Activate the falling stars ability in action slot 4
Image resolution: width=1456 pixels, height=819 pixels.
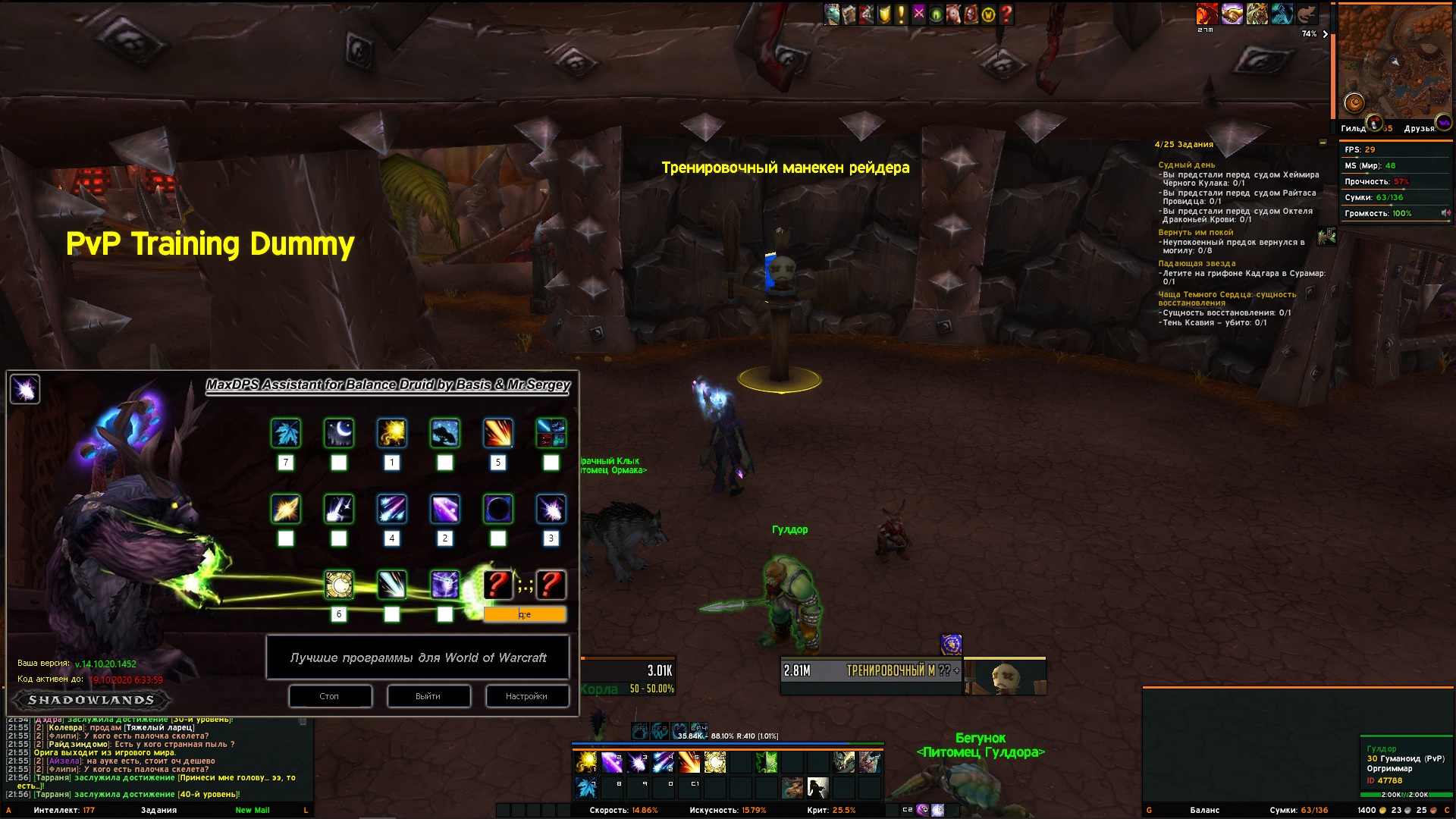pyautogui.click(x=664, y=762)
